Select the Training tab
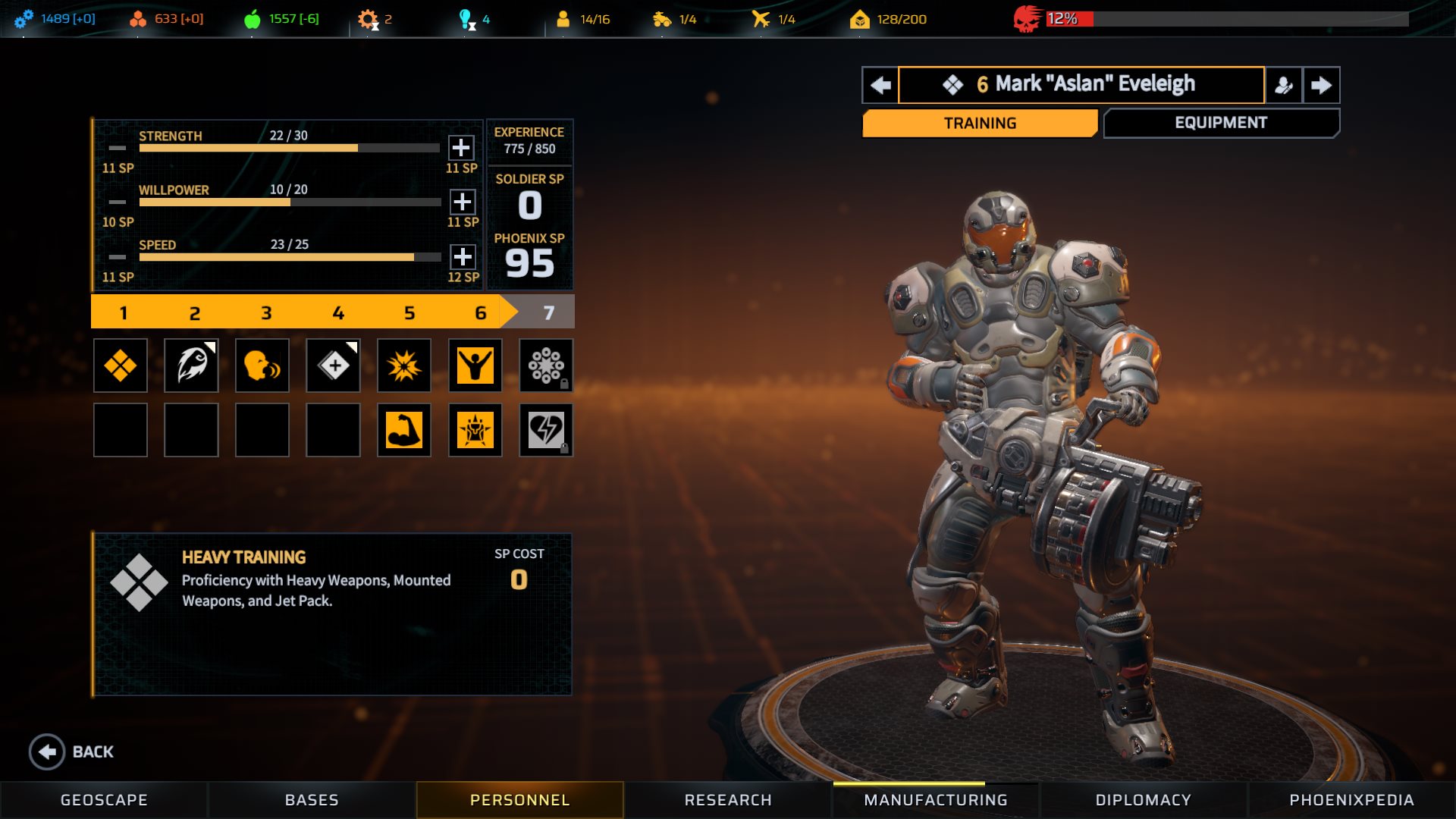 (x=980, y=123)
